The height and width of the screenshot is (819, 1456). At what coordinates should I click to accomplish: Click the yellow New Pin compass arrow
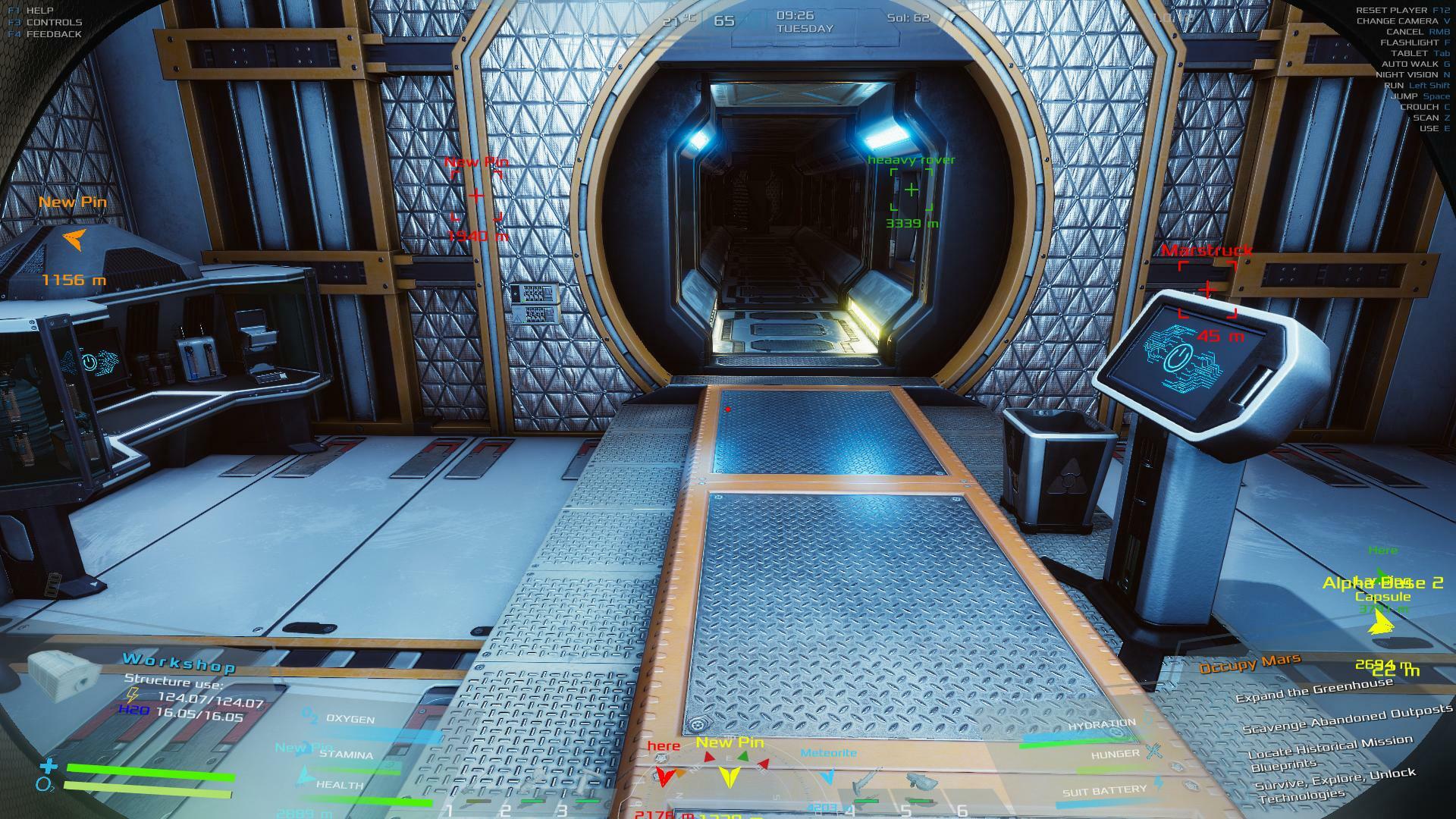point(730,776)
